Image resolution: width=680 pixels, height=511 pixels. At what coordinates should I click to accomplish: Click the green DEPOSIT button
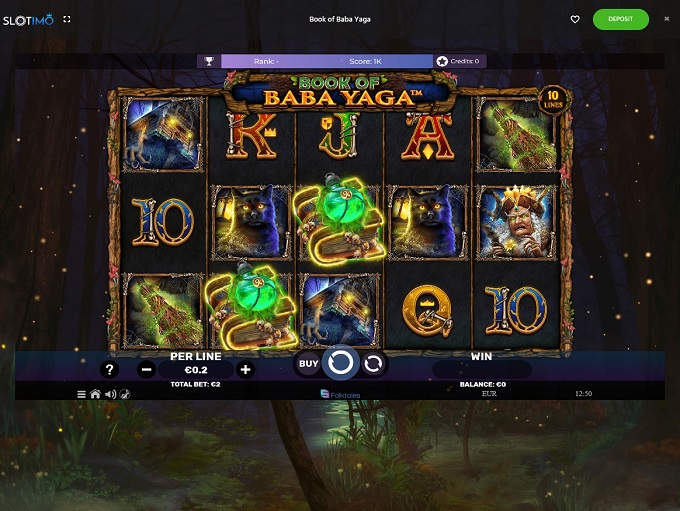620,19
